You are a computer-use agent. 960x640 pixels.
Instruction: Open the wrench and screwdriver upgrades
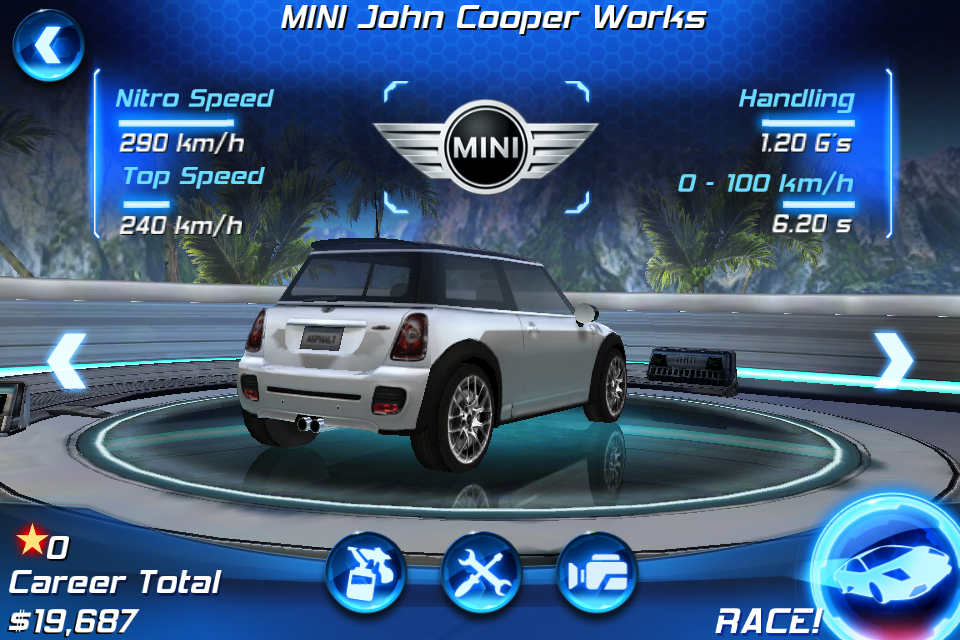tap(481, 573)
